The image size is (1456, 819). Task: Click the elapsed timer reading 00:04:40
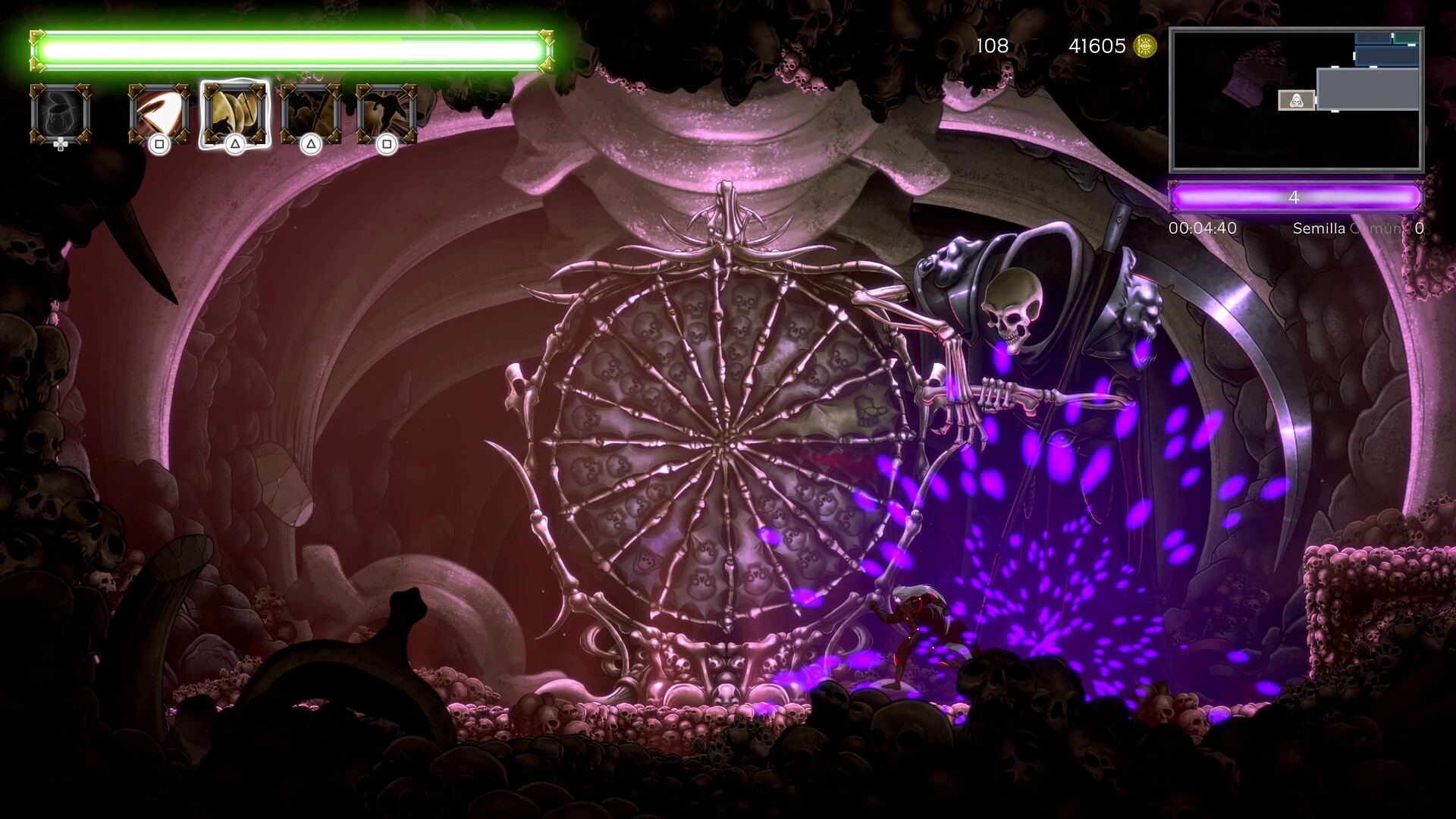point(1203,227)
